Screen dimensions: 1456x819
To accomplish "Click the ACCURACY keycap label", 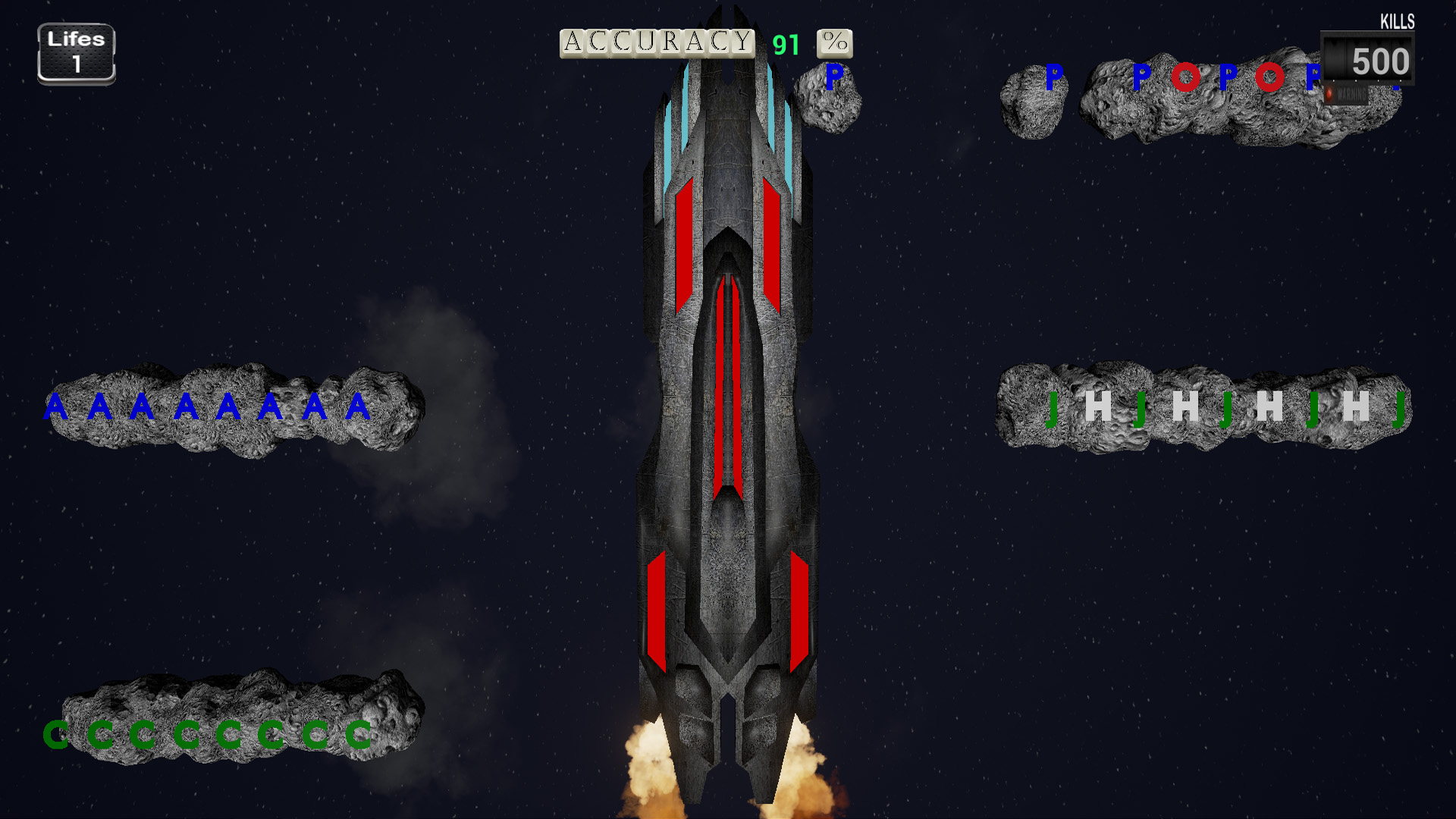I will click(x=657, y=42).
